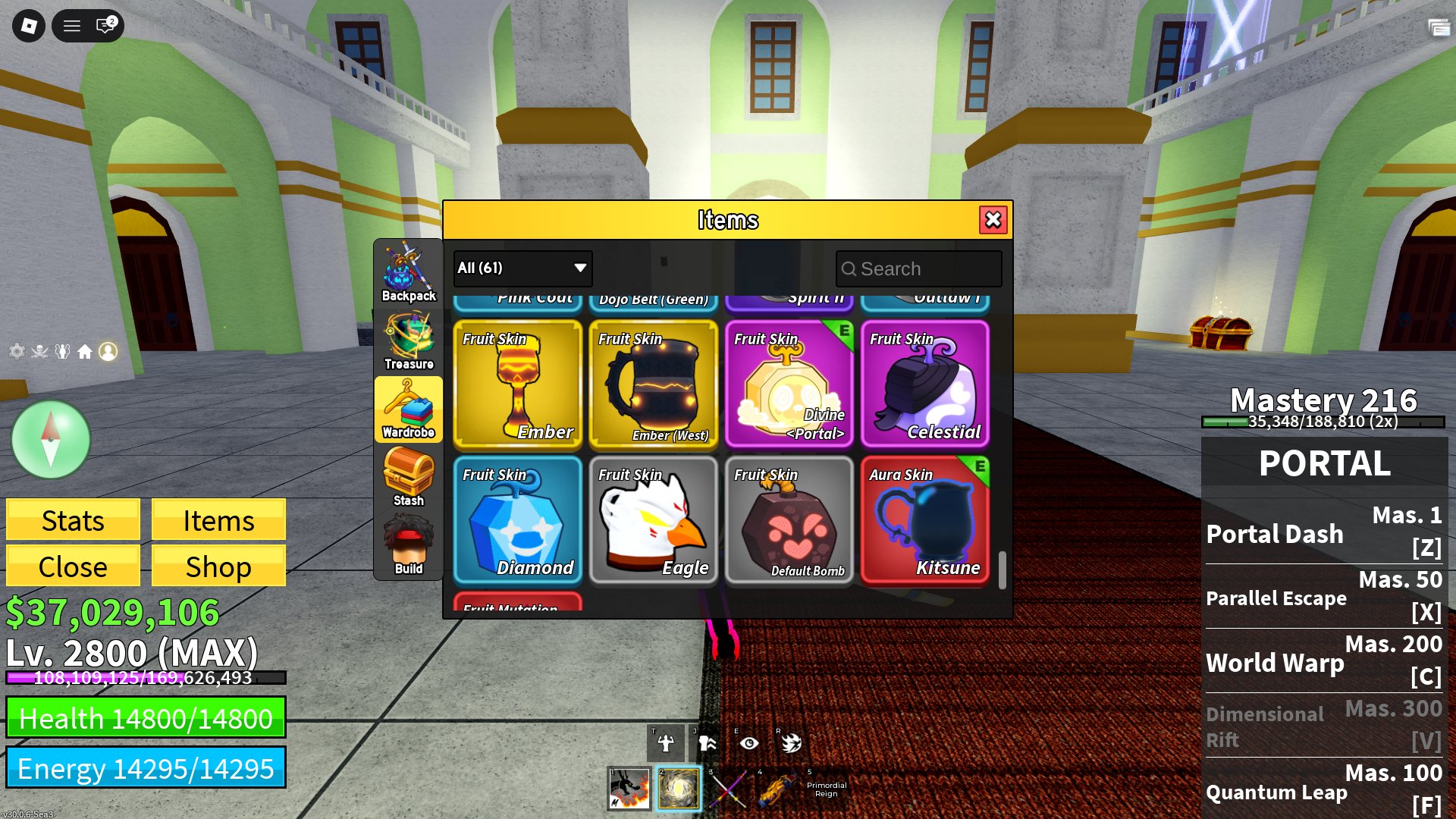This screenshot has width=1456, height=819.
Task: Click the Wardrobe hanger icon
Action: pos(409,408)
